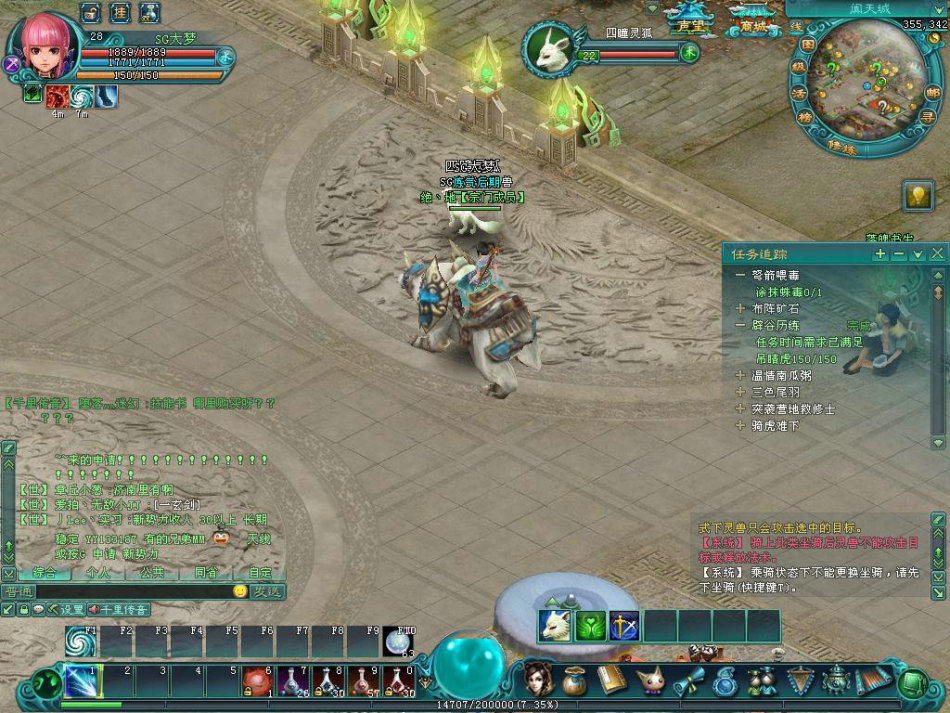The width and height of the screenshot is (950, 713).
Task: Activate the swirl skill in slot F1
Action: 80,642
